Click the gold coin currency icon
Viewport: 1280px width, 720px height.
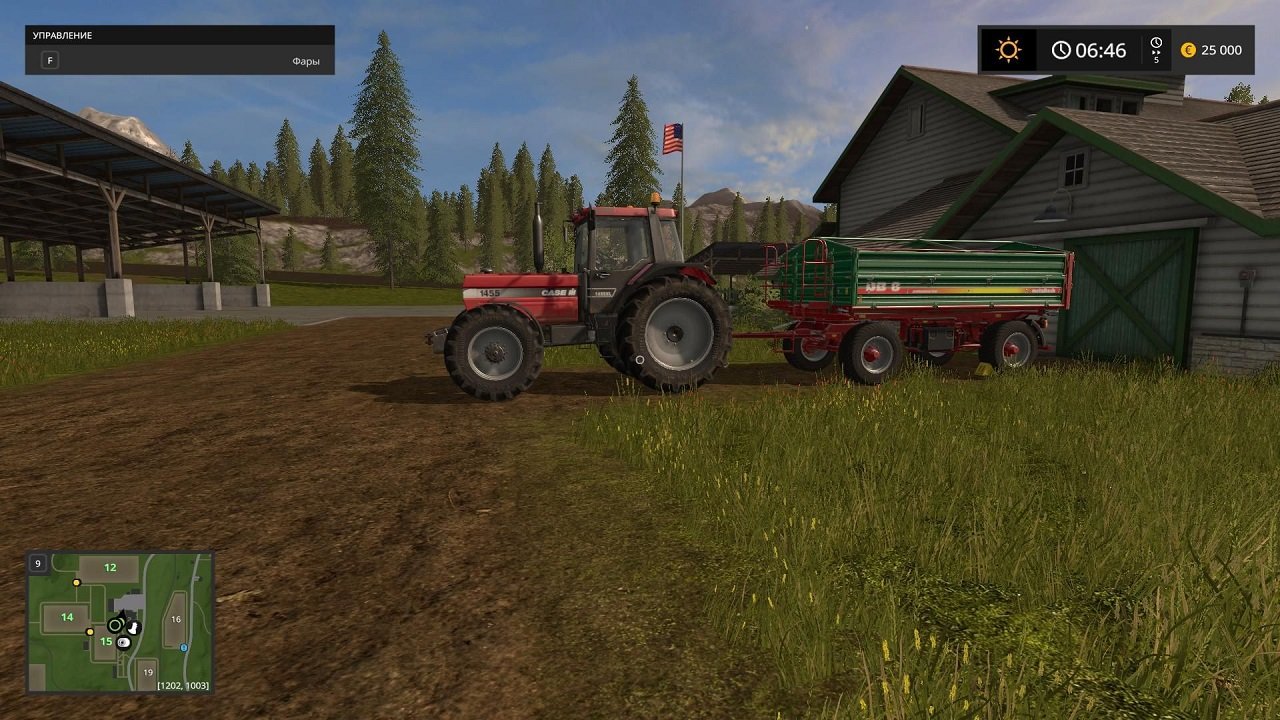(x=1188, y=48)
